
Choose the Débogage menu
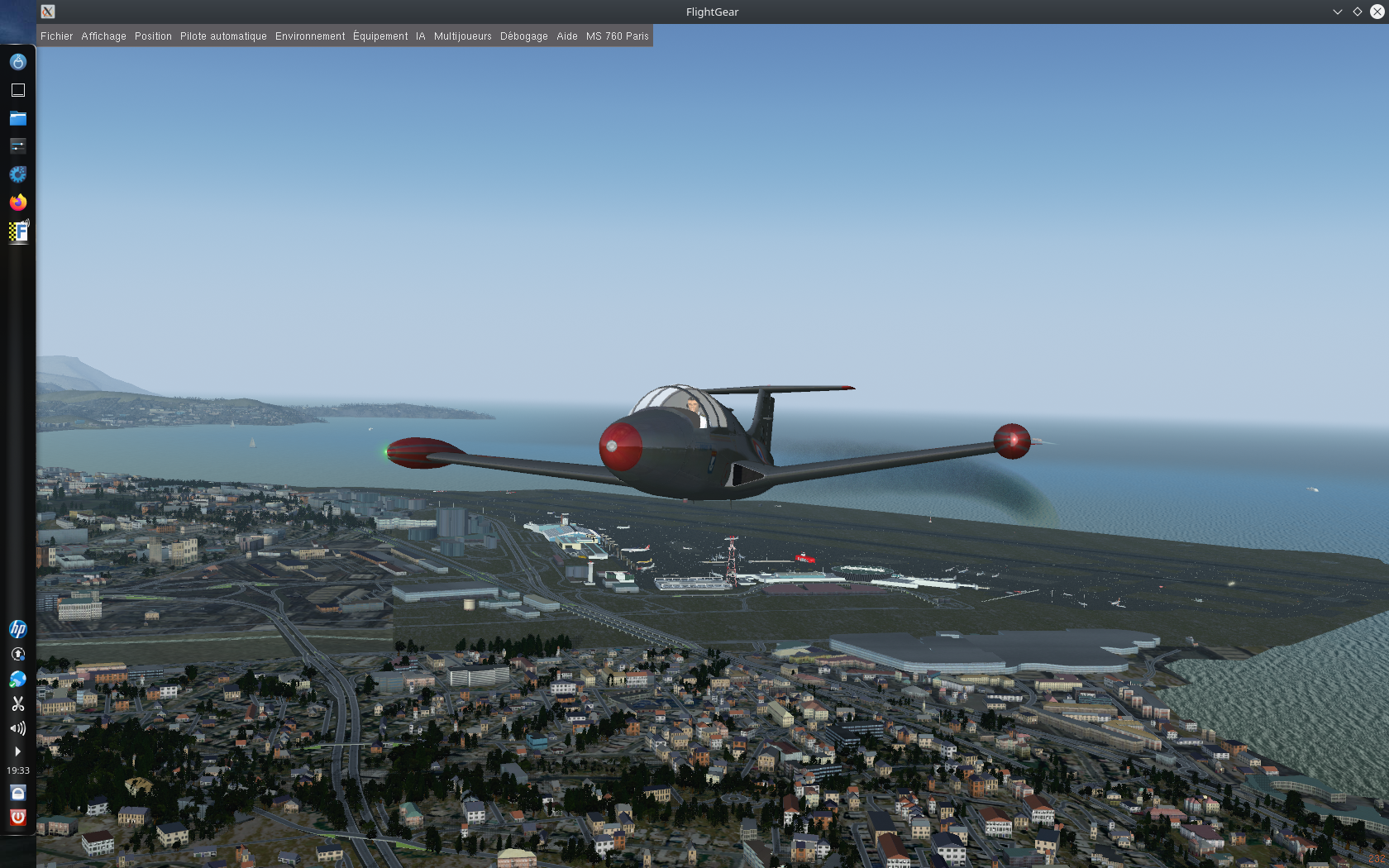(523, 36)
